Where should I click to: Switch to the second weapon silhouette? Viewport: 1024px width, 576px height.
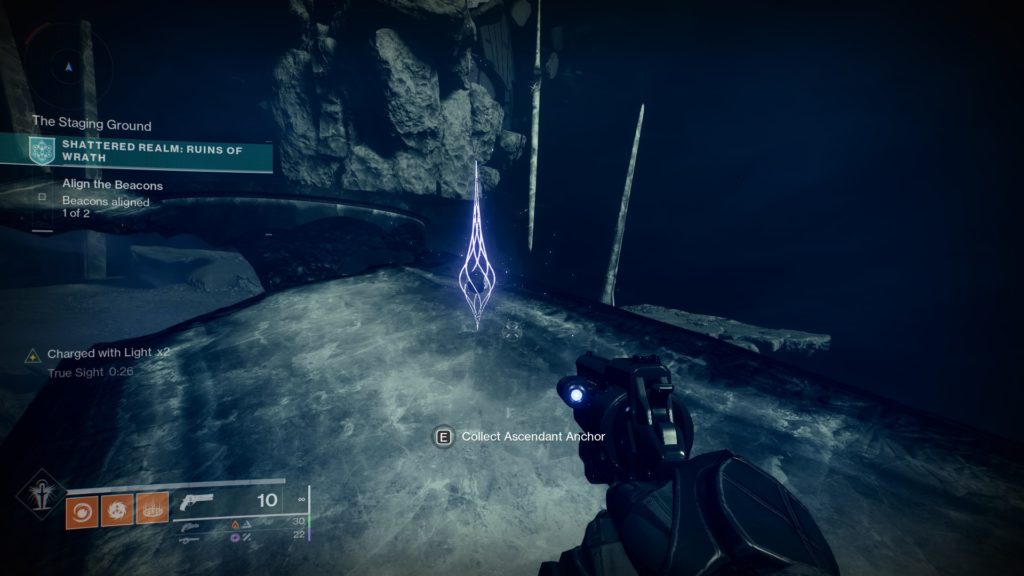tap(190, 524)
